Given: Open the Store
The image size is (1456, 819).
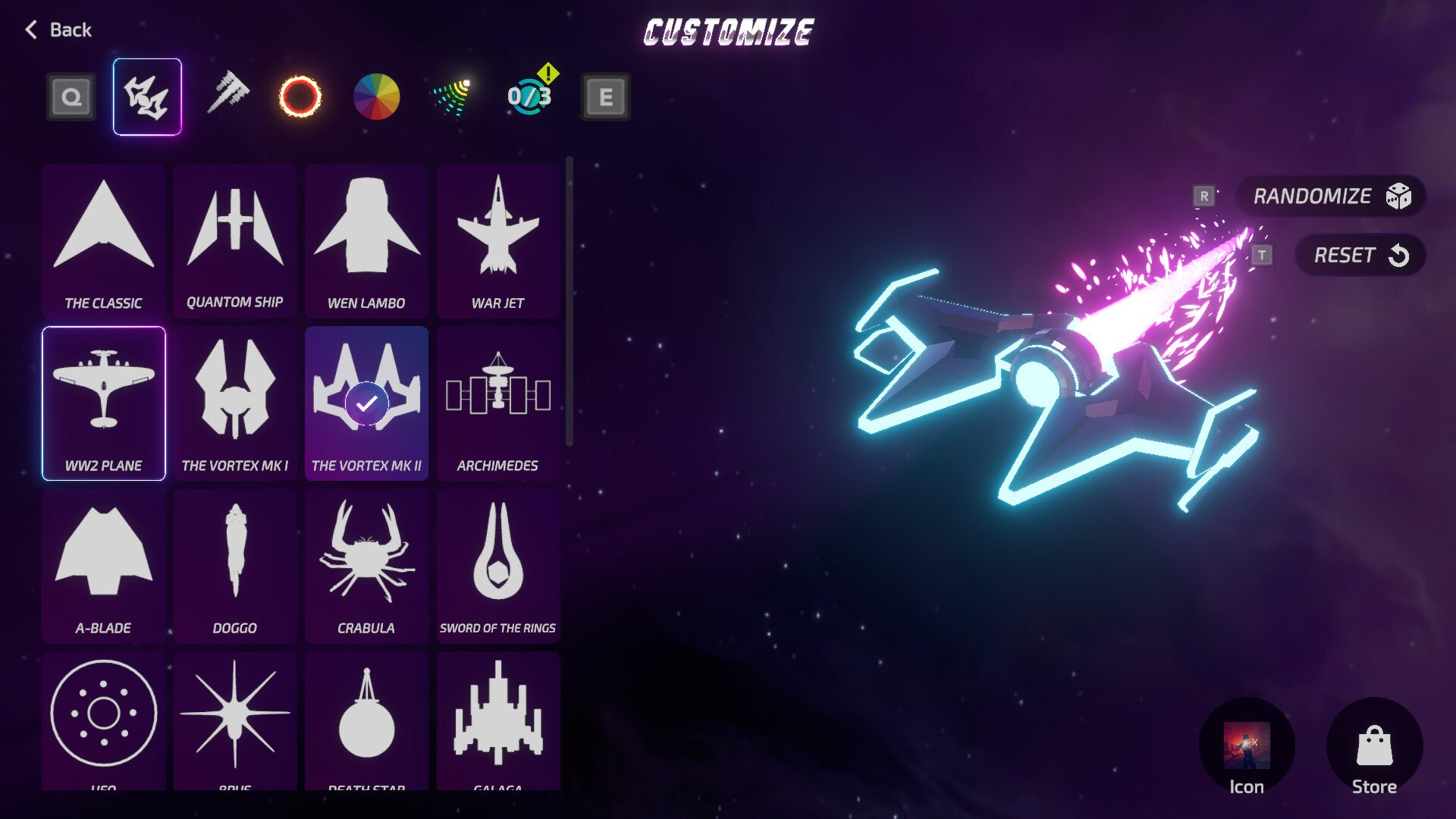Looking at the screenshot, I should pyautogui.click(x=1374, y=748).
